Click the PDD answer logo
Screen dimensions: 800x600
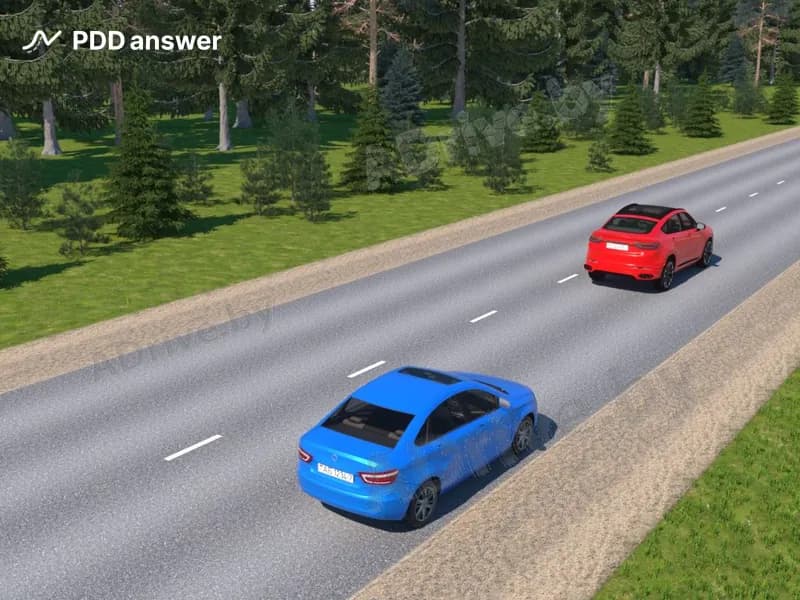click(121, 41)
